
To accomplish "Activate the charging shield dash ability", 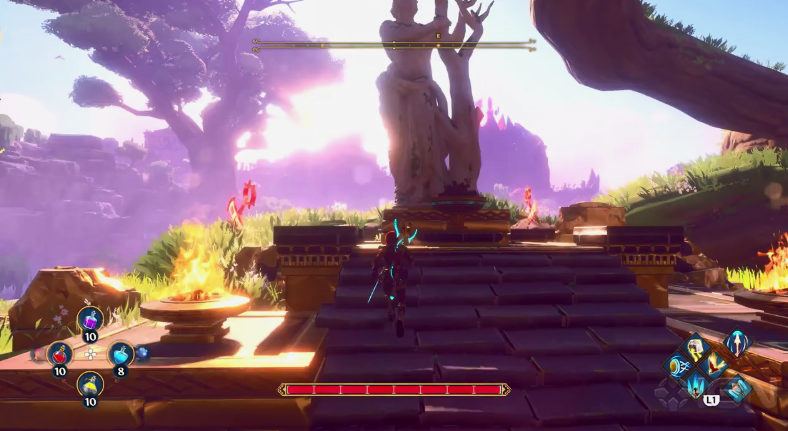I will tap(677, 366).
